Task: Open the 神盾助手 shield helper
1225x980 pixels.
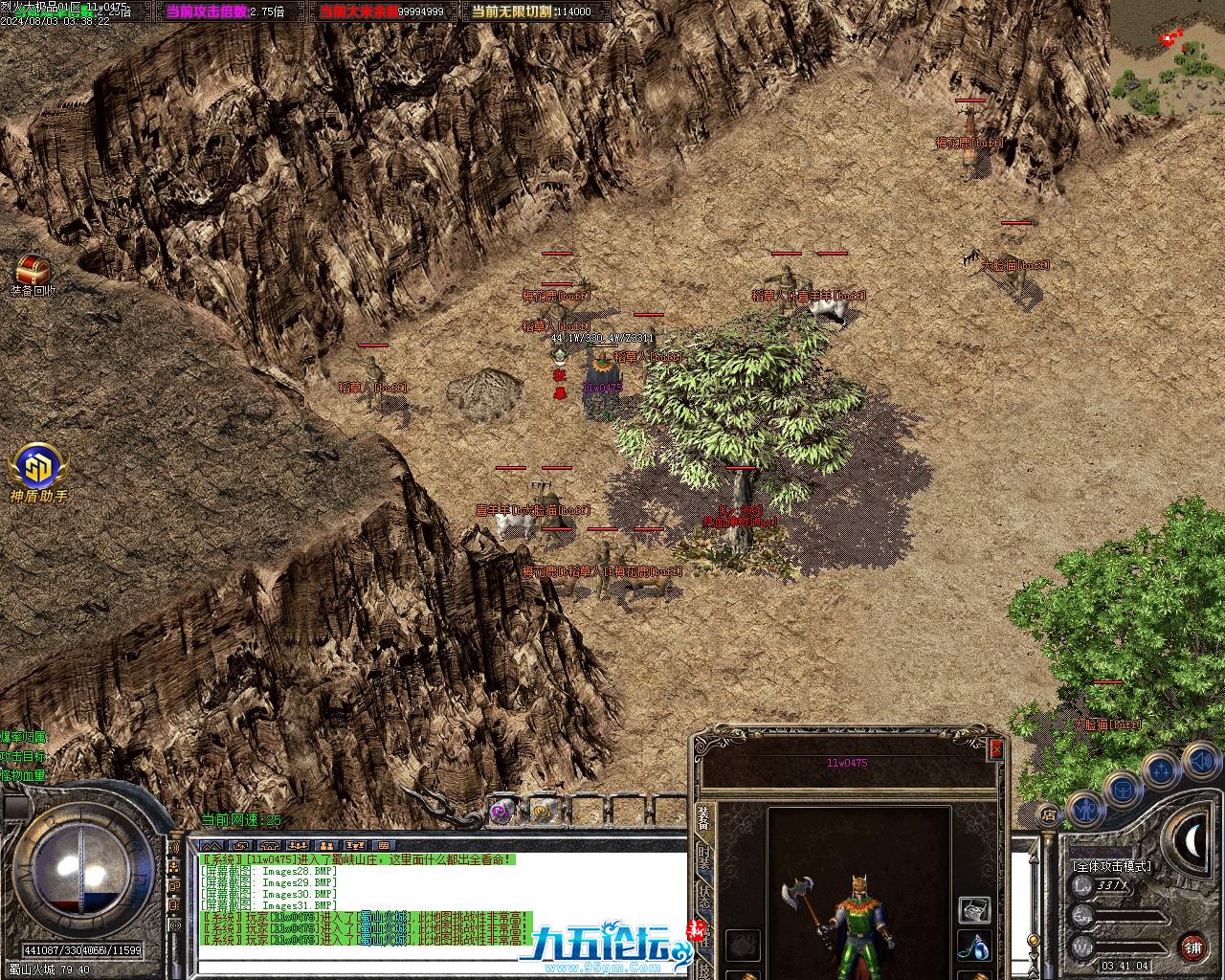Action: (x=38, y=468)
